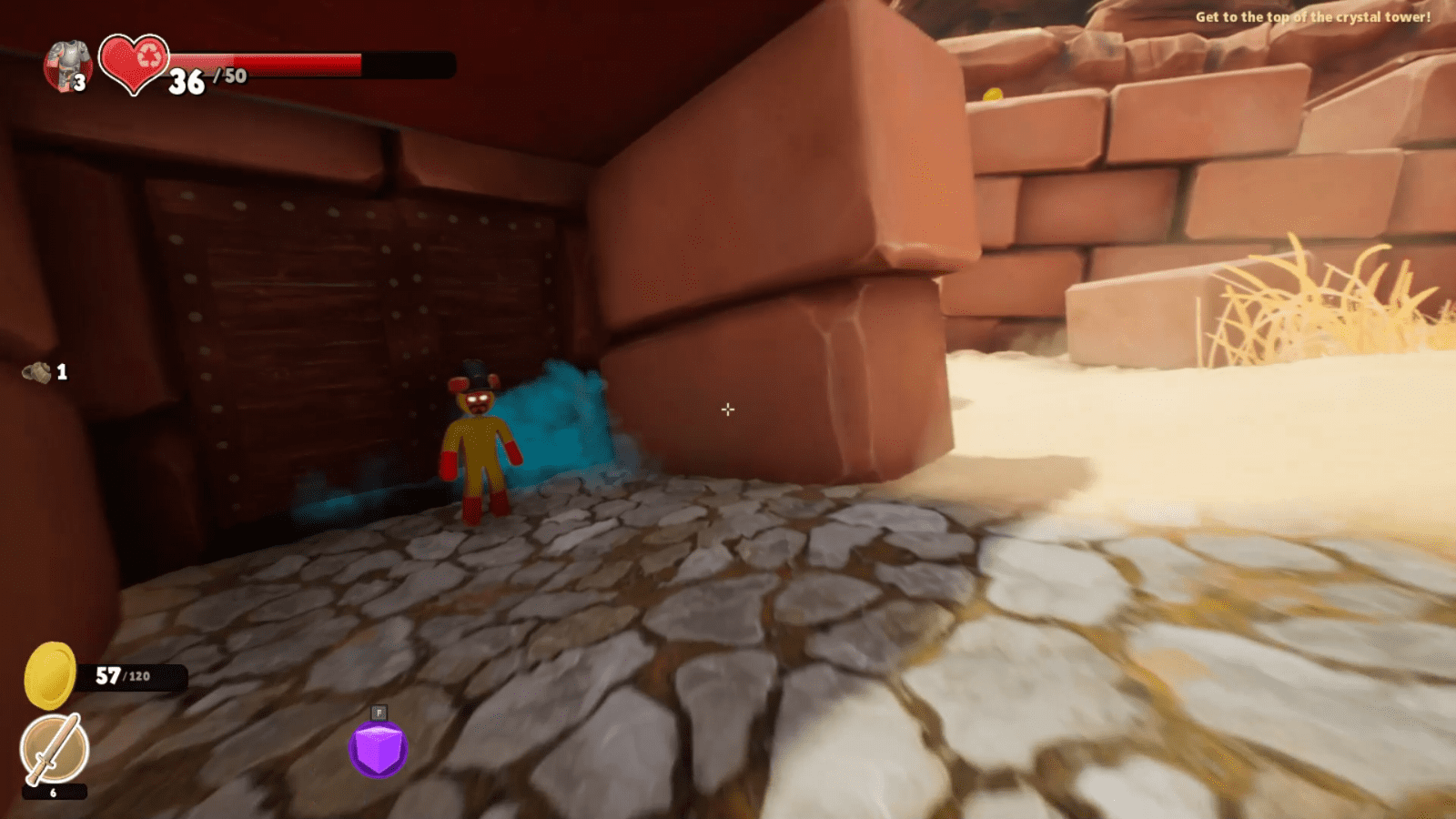
Task: Click the text 'Get to the top of the crystal tower!'
Action: [x=1311, y=16]
